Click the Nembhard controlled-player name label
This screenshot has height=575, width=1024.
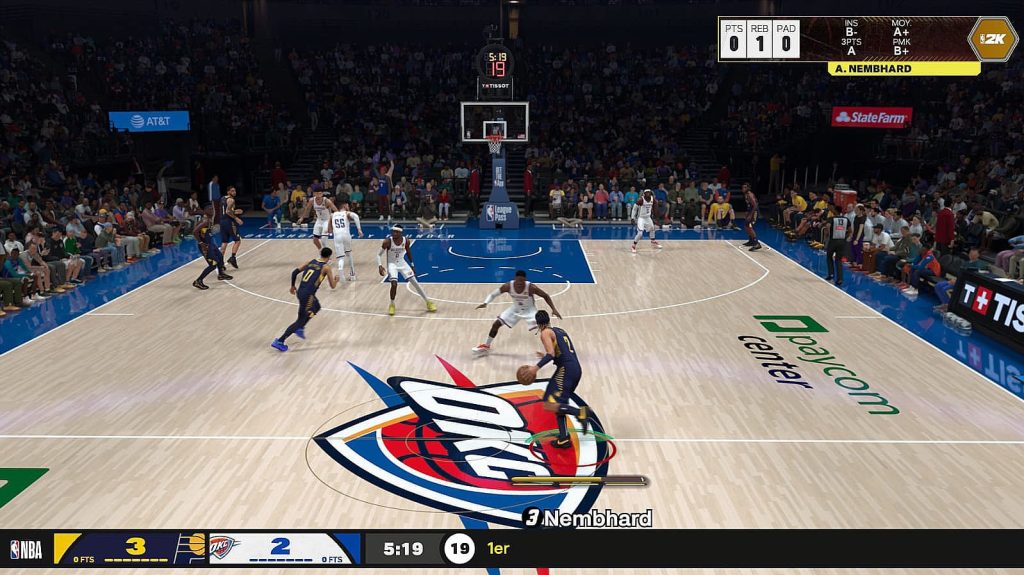tap(587, 518)
